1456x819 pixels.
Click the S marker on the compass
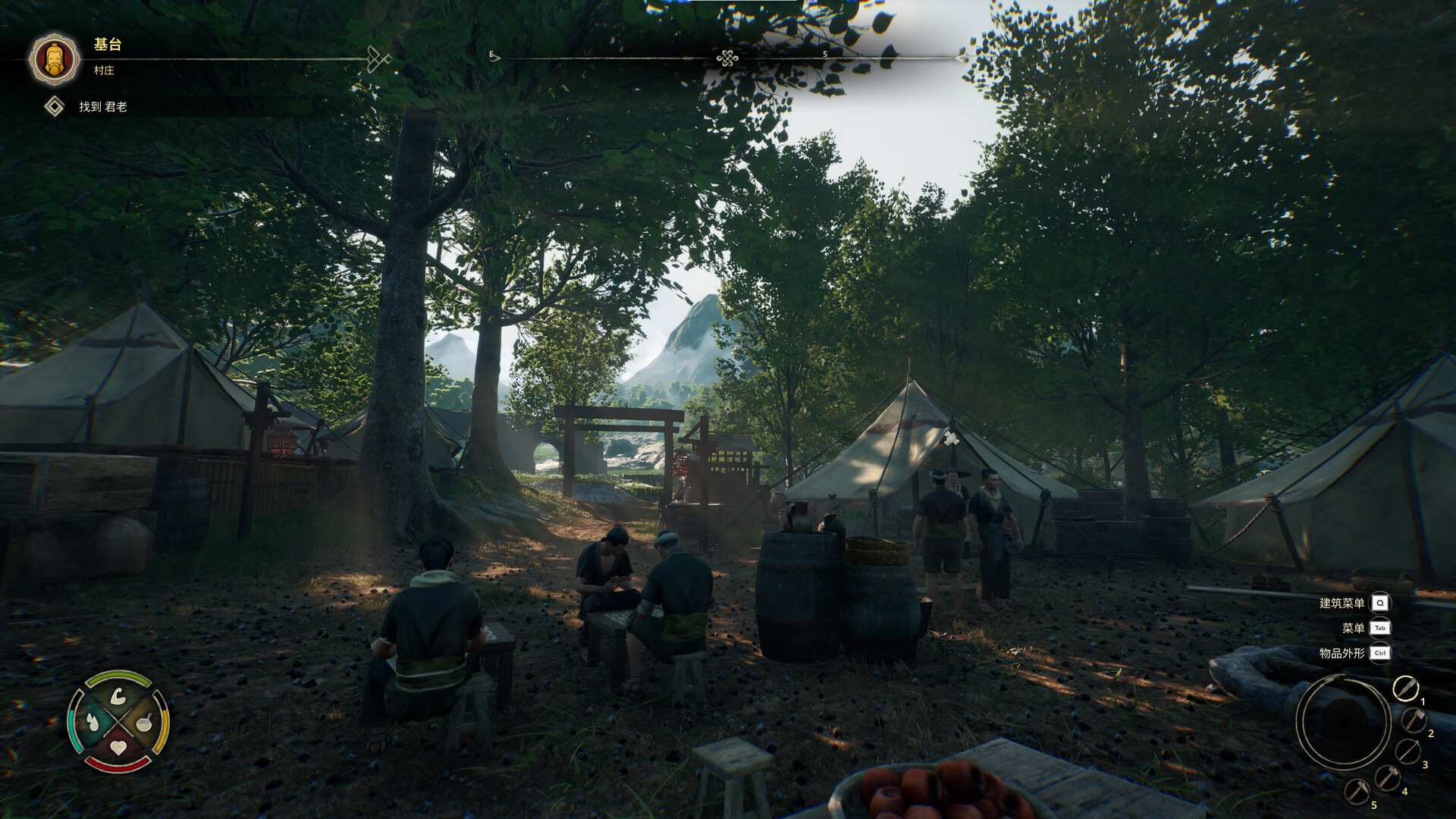(x=824, y=55)
